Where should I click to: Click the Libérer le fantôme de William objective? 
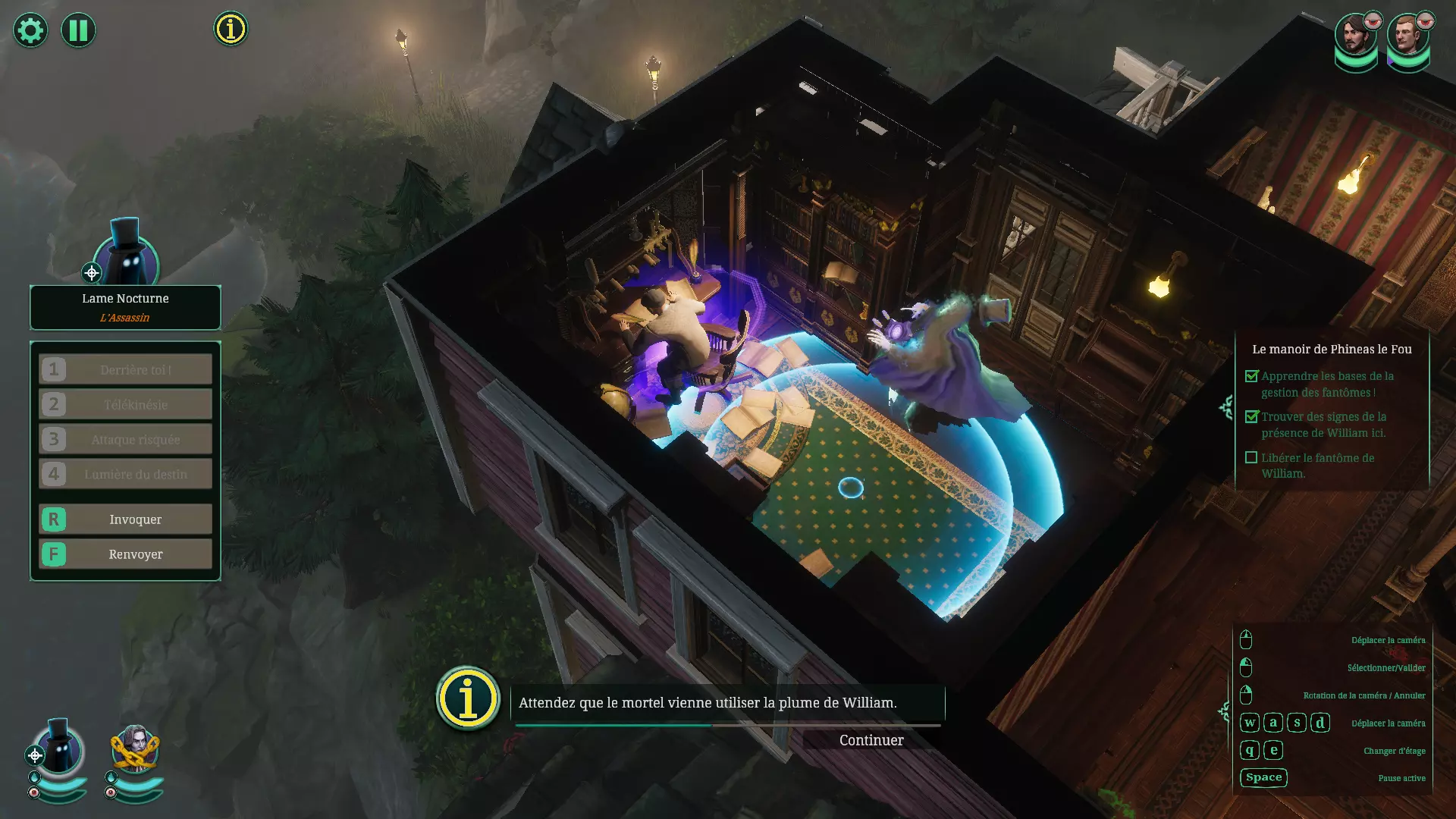1316,466
